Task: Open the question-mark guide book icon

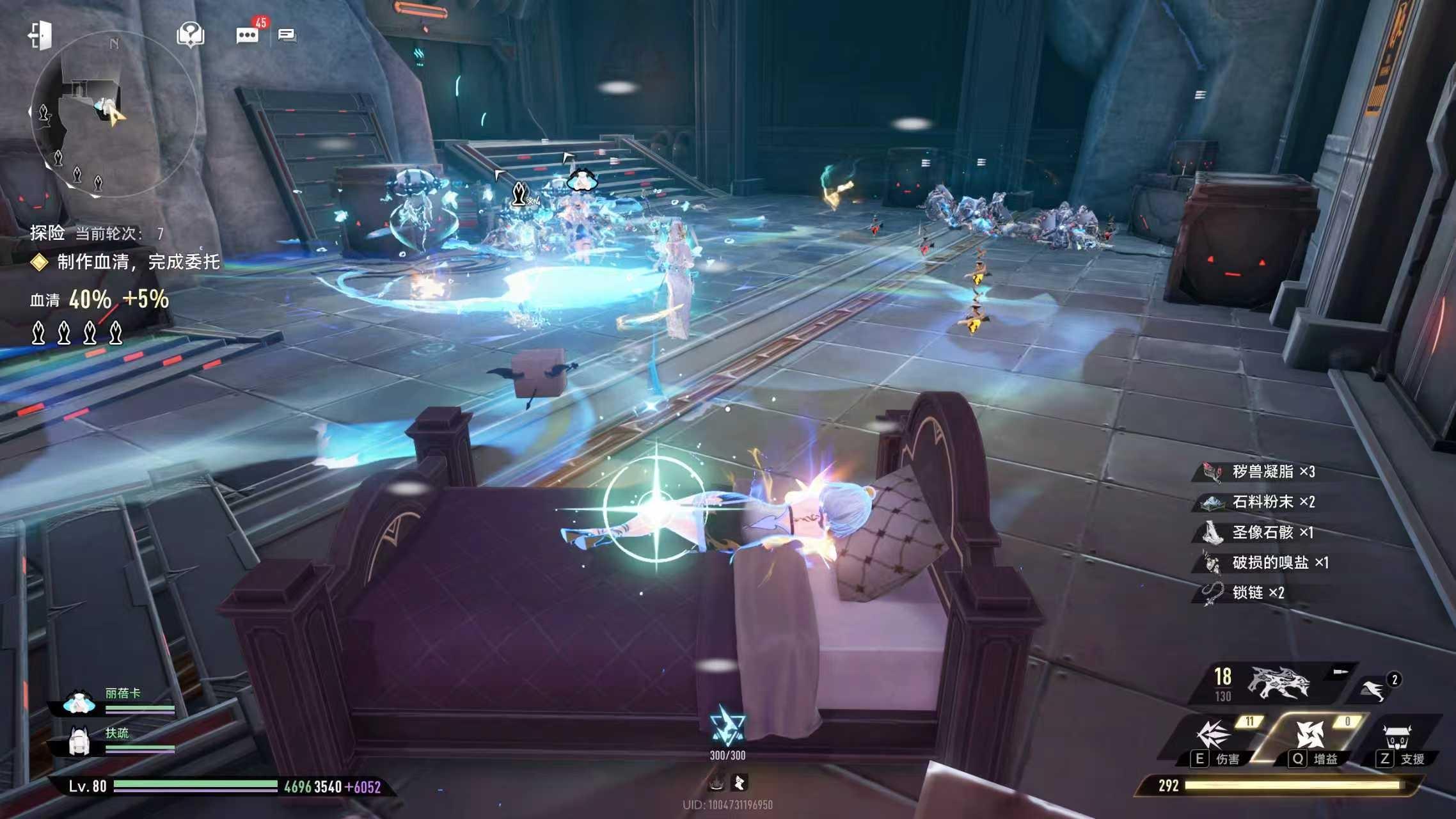Action: coord(190,35)
